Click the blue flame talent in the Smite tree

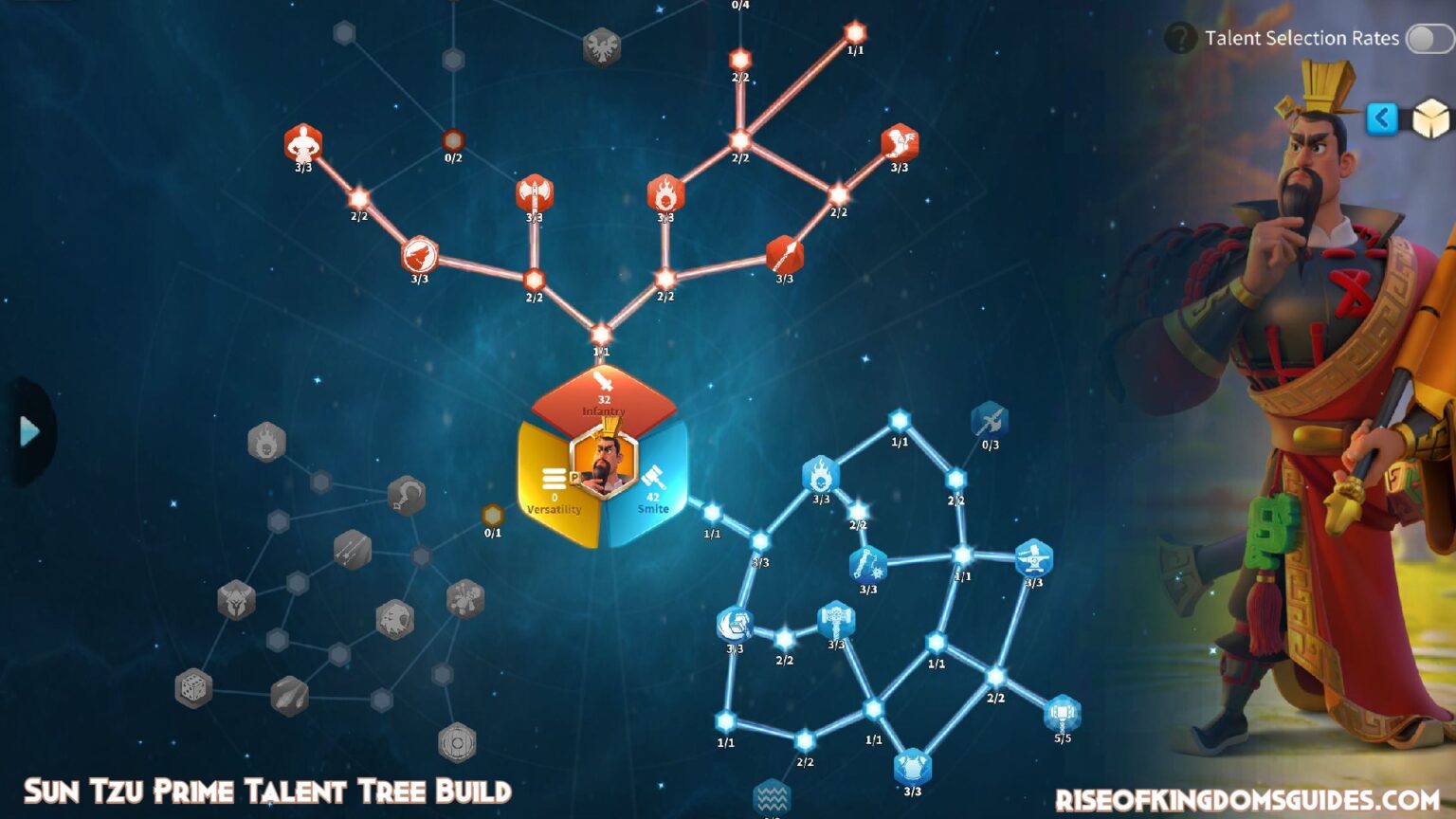(823, 472)
